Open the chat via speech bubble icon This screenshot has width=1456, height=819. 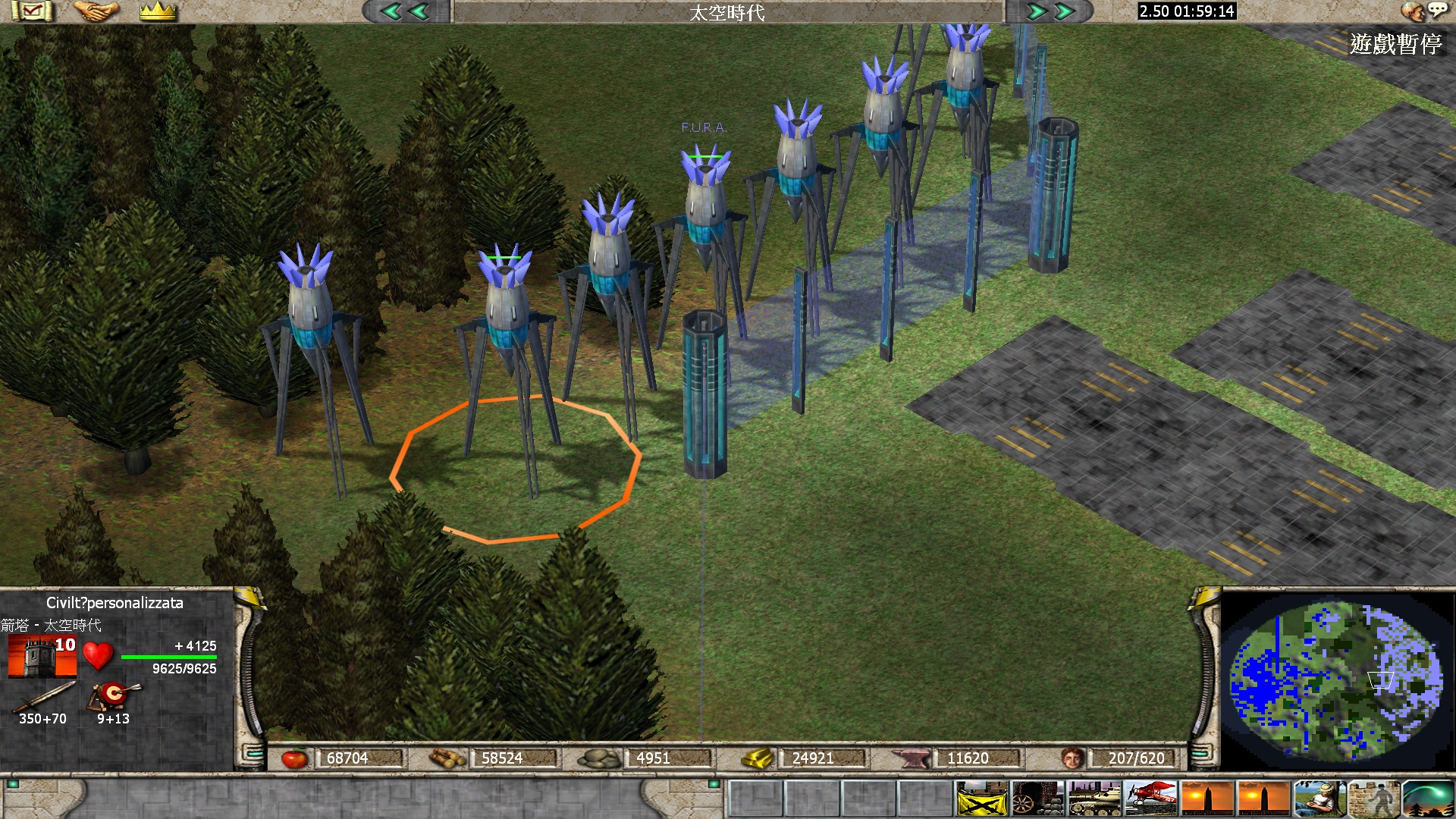(x=1436, y=10)
